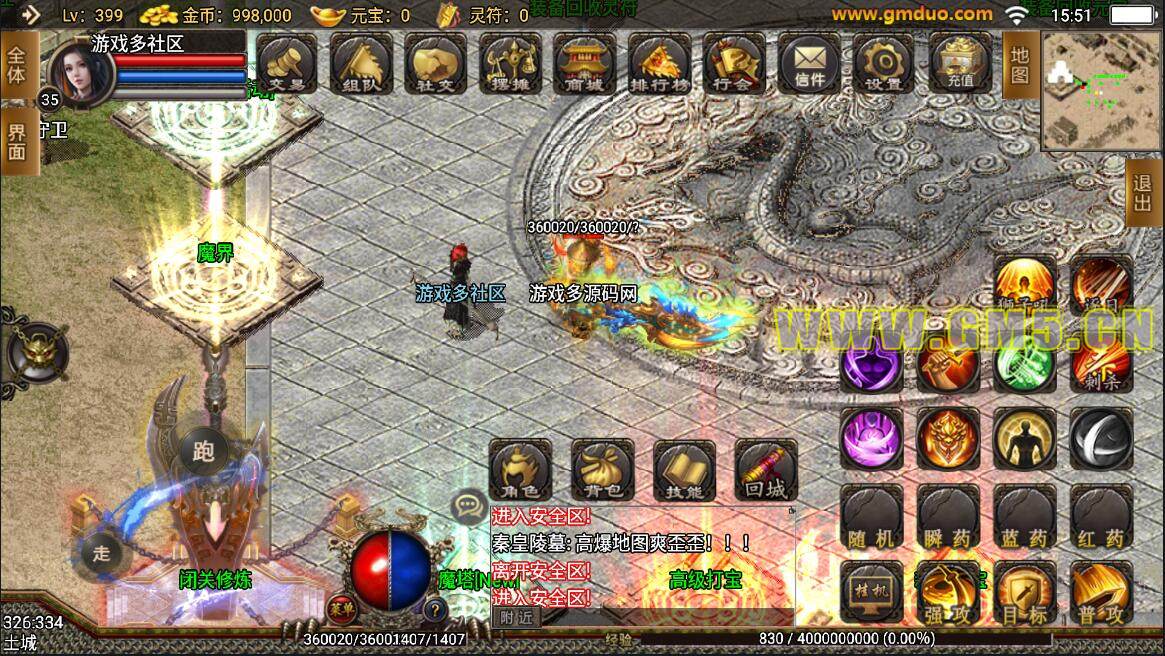Open the 商城 shop

(x=585, y=63)
